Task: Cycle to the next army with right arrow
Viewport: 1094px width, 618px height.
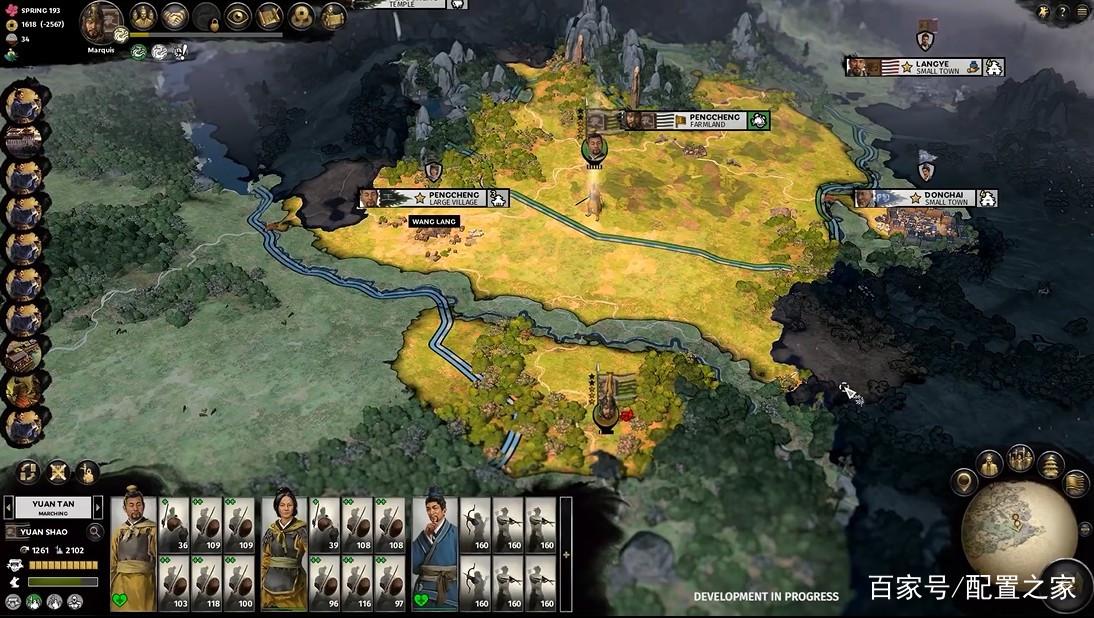Action: coord(96,508)
